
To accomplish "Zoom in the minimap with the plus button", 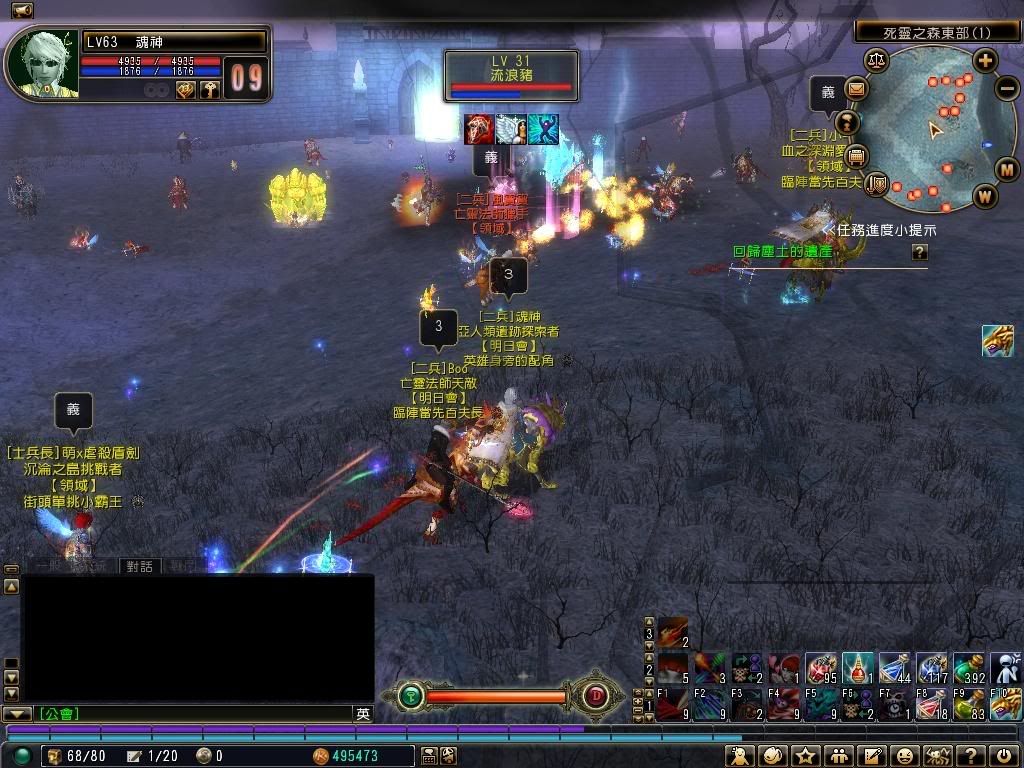I will tap(986, 60).
